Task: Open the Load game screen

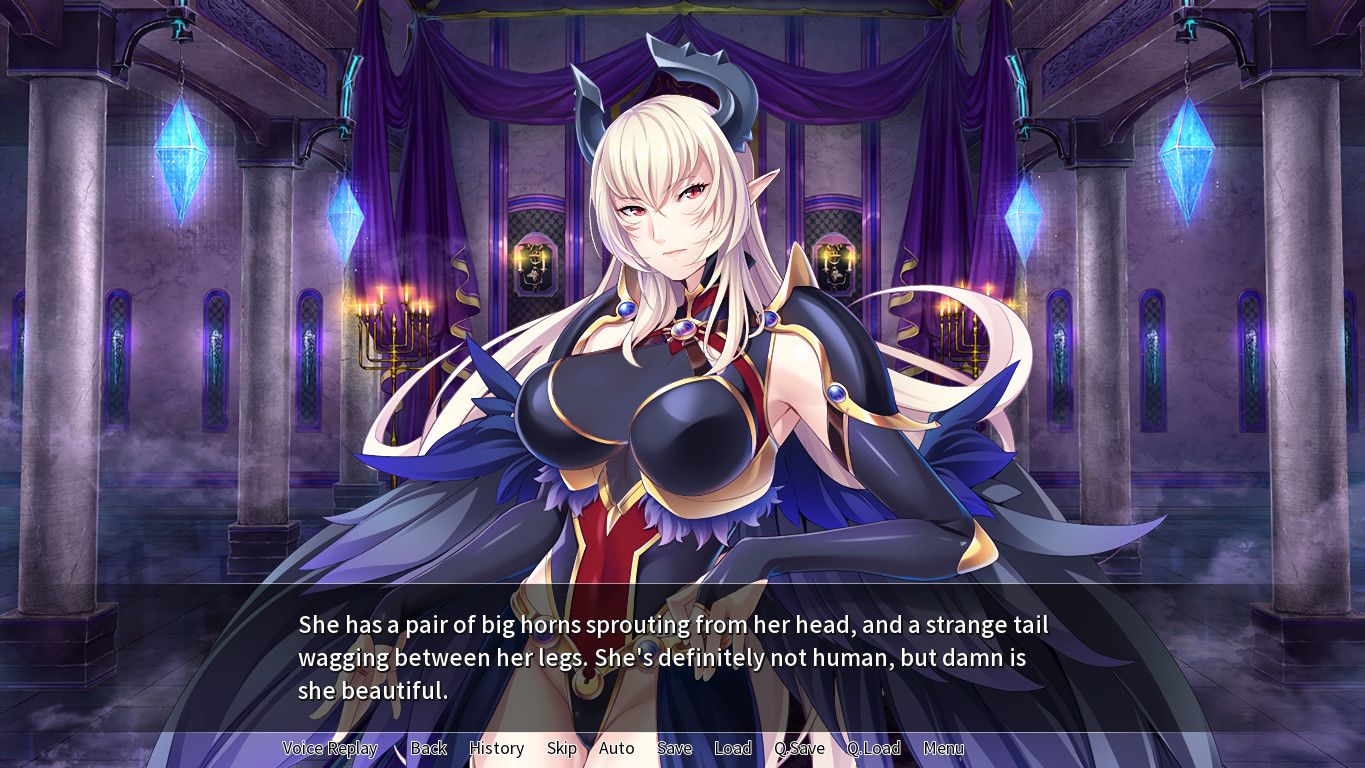Action: tap(732, 748)
